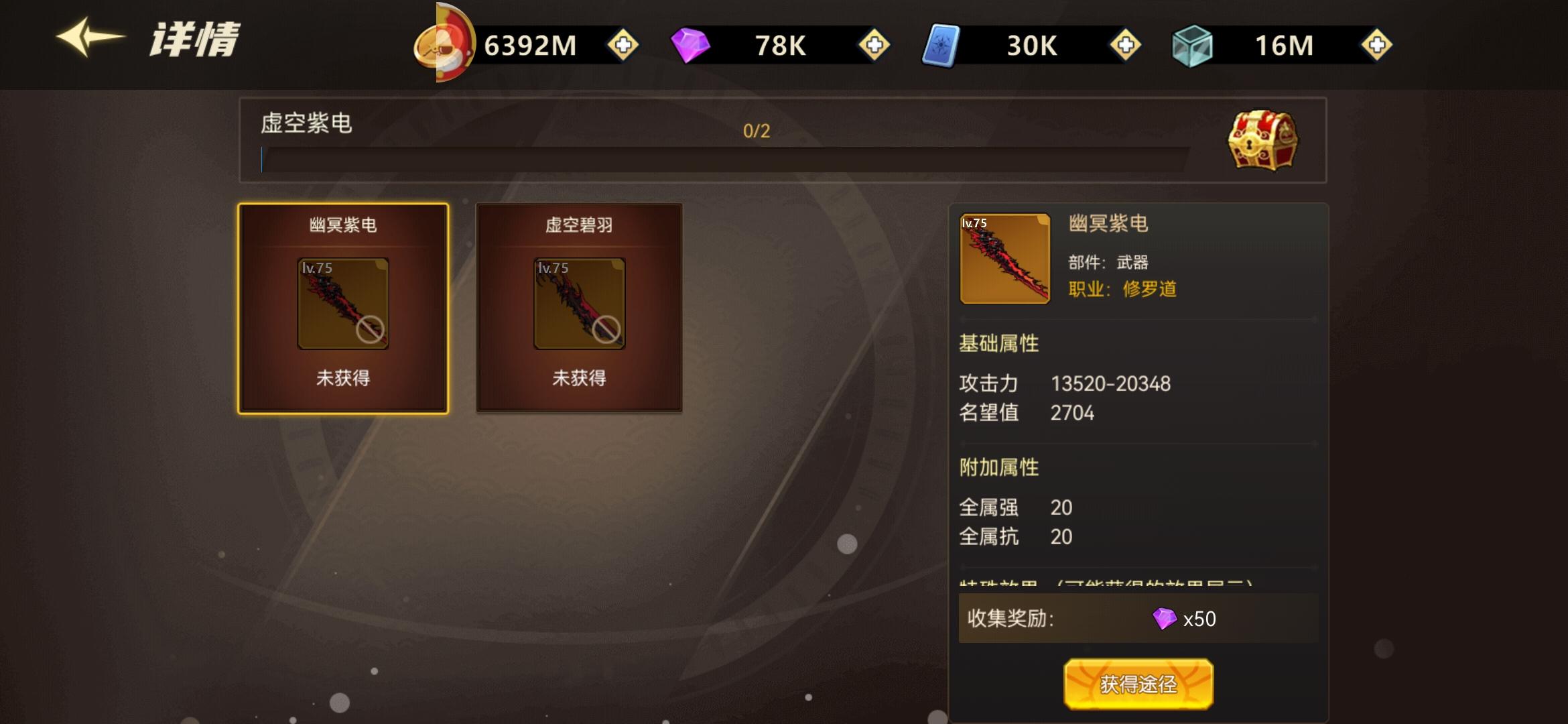Open gem top-up with plus button
The image size is (1568, 724).
874,46
